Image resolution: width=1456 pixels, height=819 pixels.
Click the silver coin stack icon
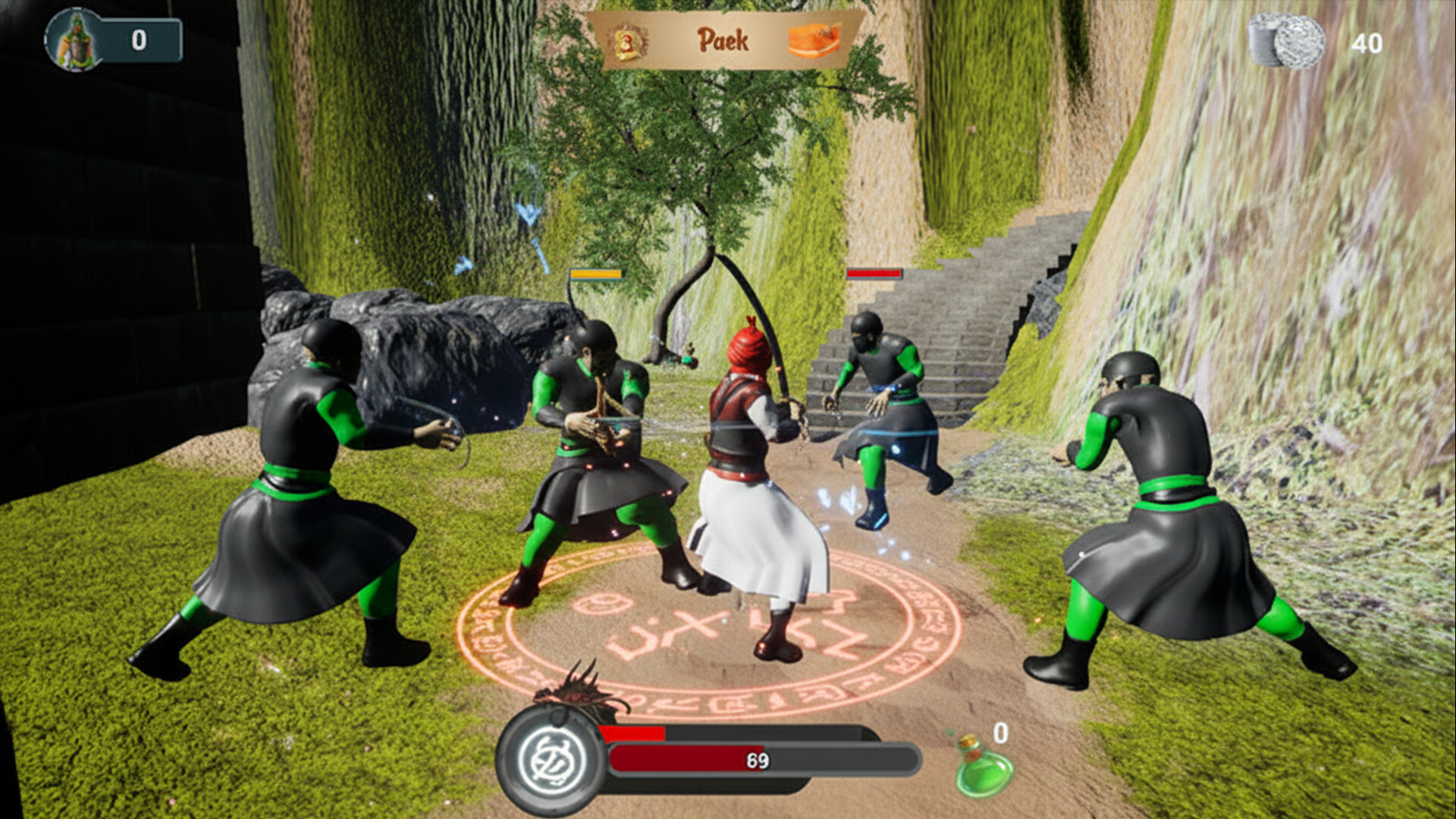pyautogui.click(x=1287, y=41)
